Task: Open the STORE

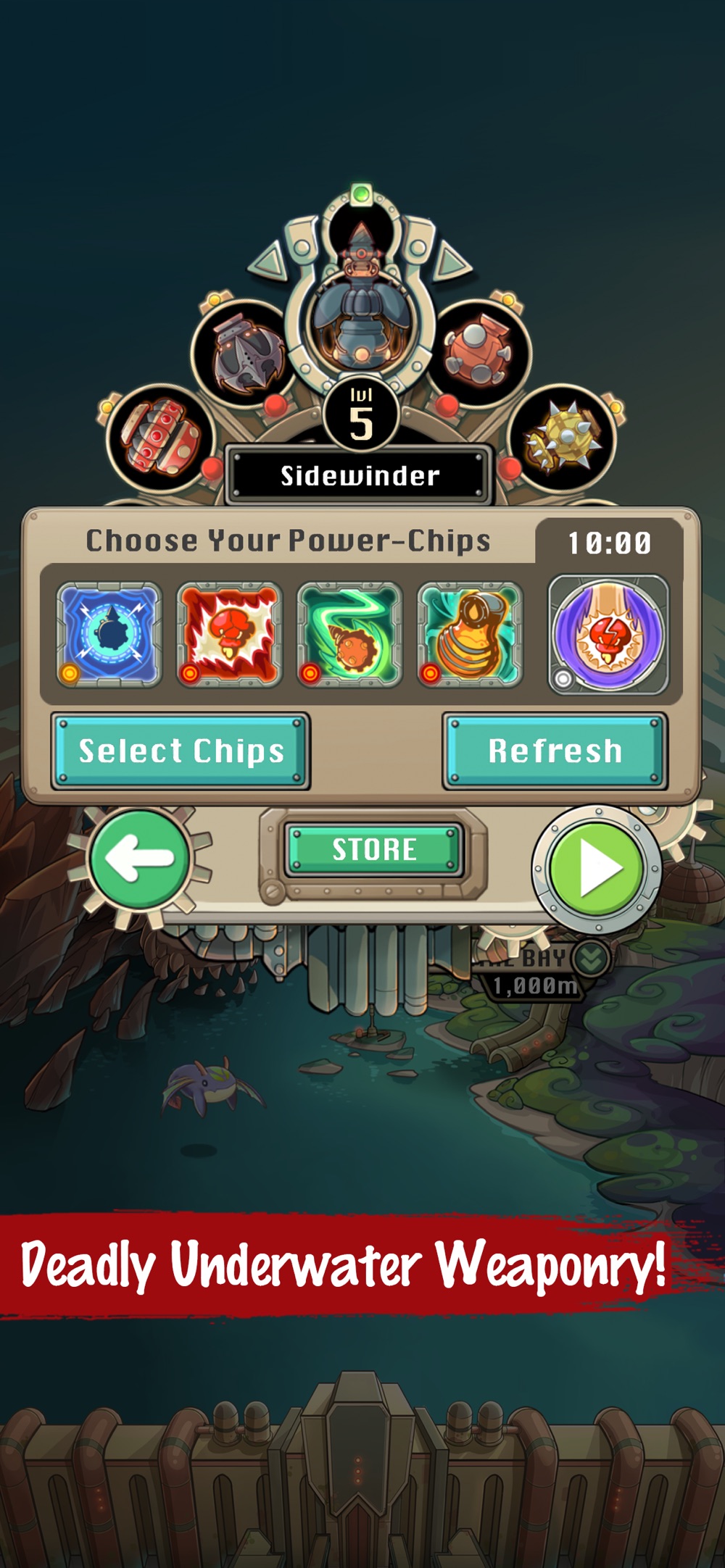Action: click(374, 849)
